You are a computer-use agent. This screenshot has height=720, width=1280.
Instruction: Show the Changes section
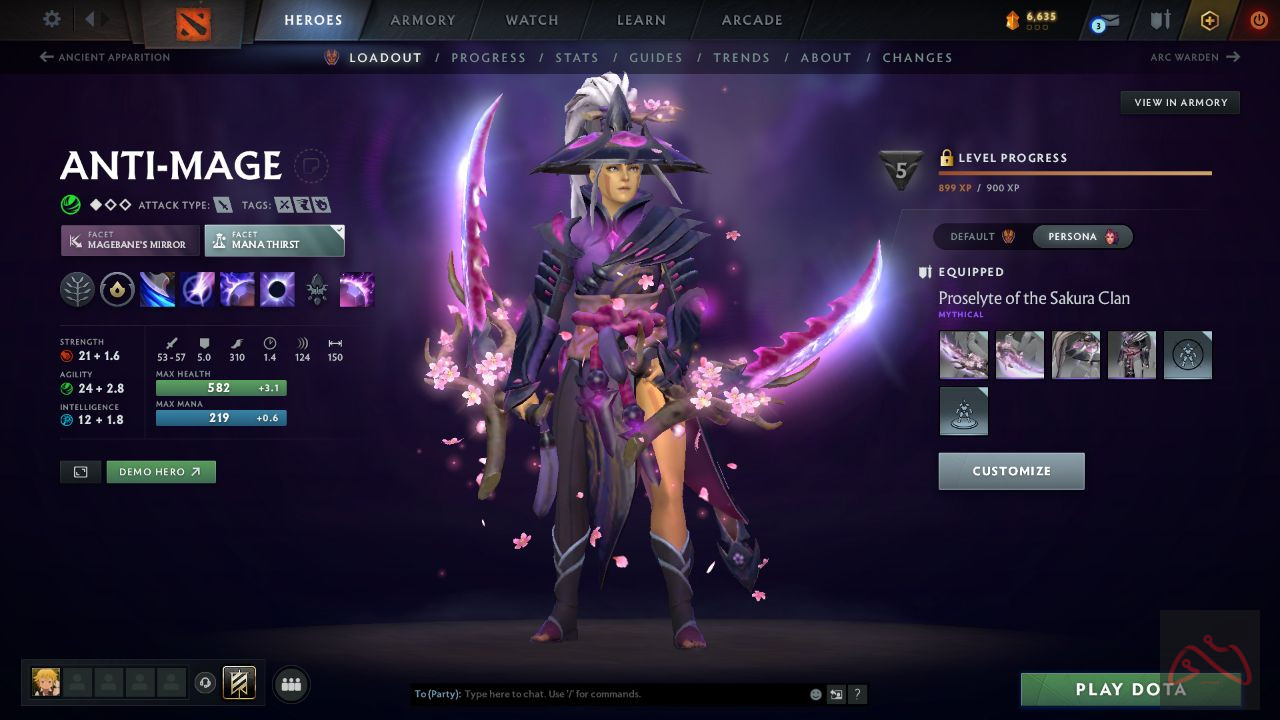[917, 58]
